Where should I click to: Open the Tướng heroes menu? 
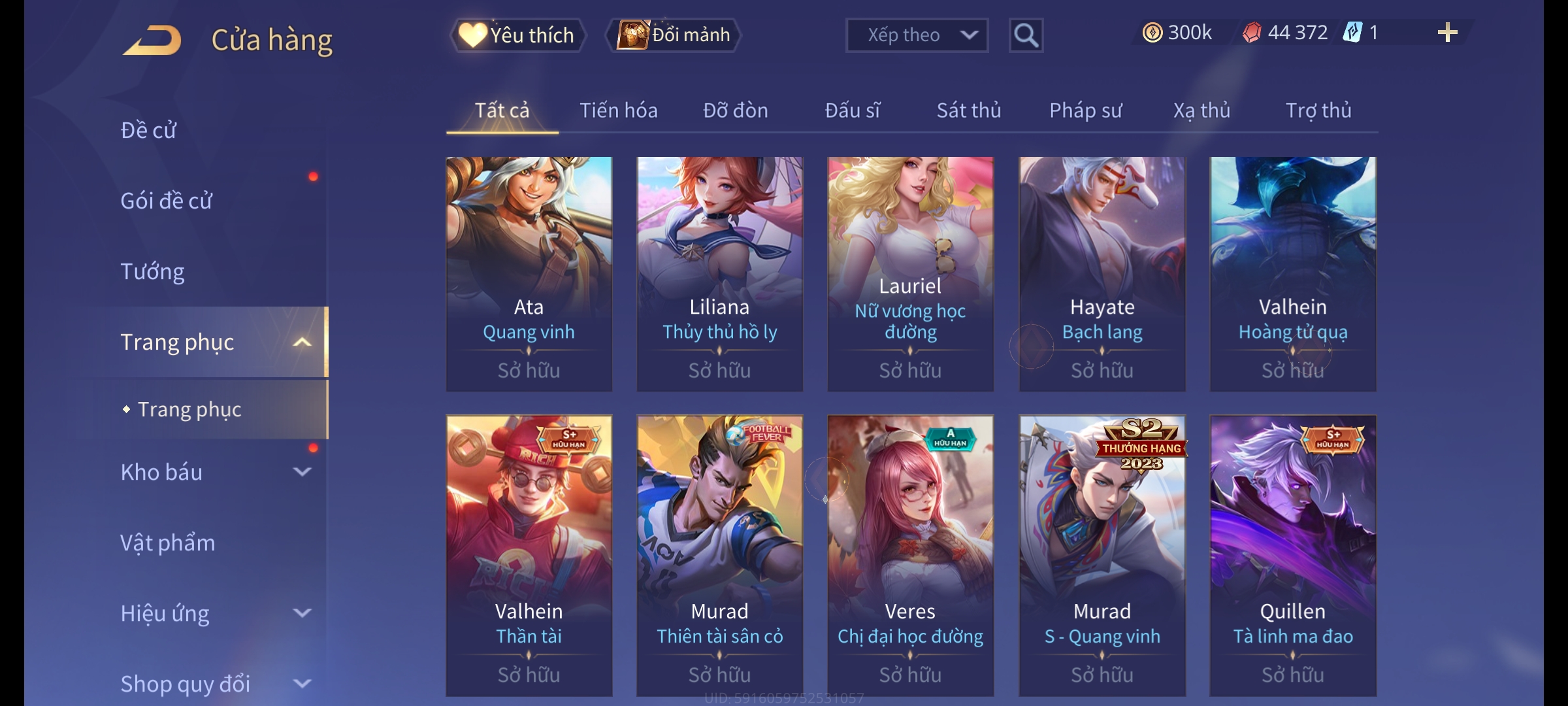[153, 271]
